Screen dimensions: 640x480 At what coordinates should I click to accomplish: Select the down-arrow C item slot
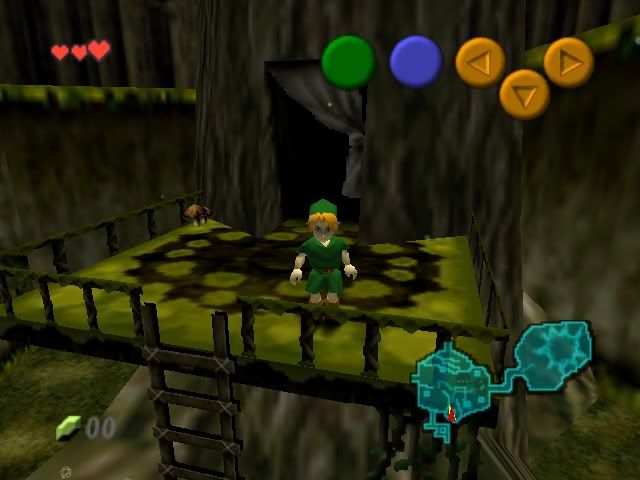tap(524, 94)
